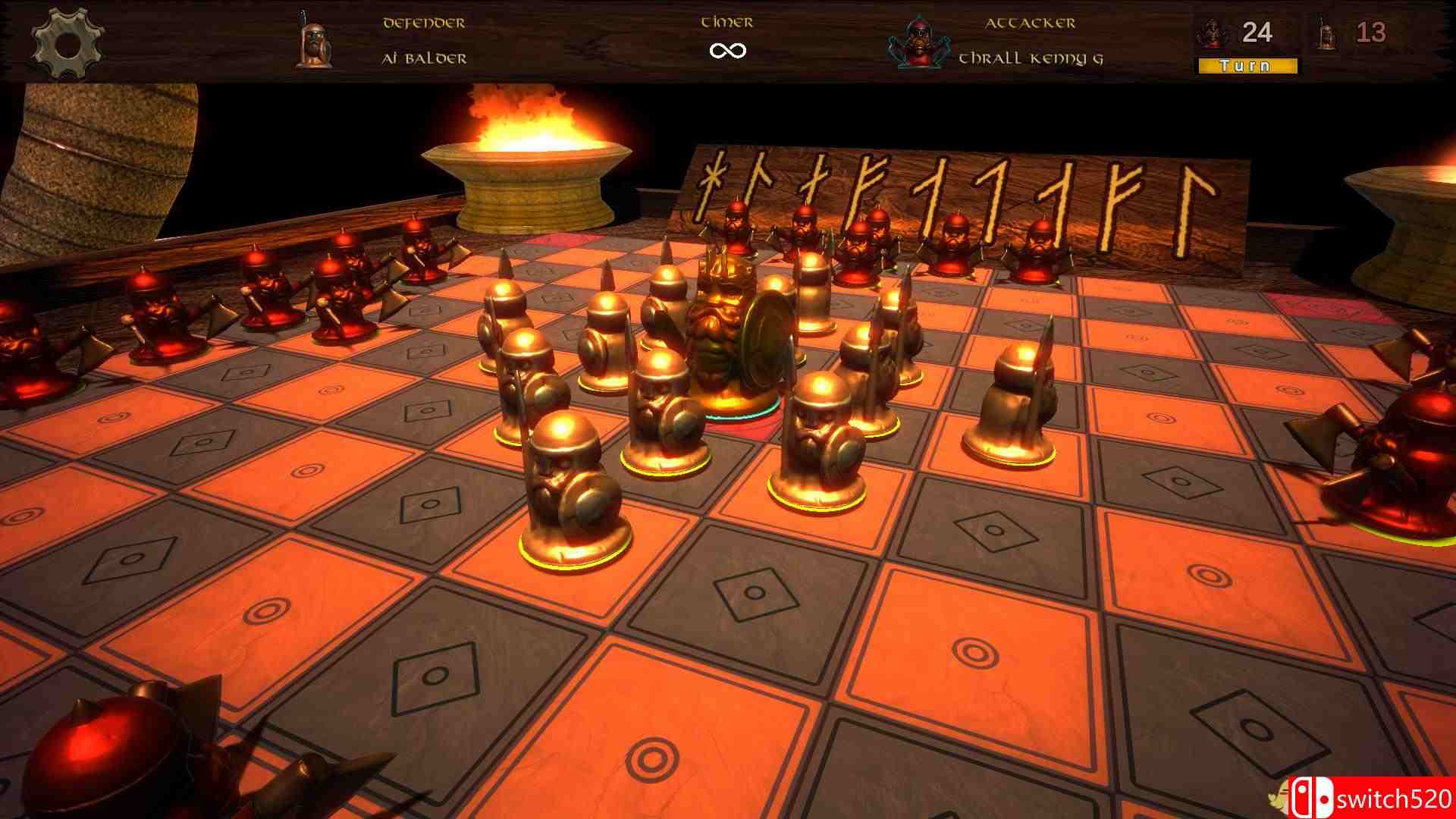
Task: Toggle the yellow Turn indicator
Action: 1248,65
